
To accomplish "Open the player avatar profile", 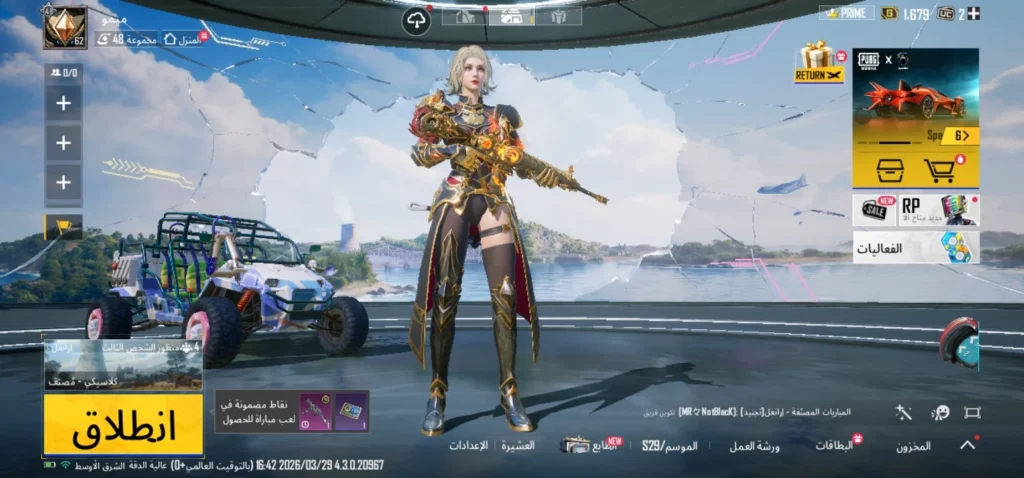I will tap(65, 28).
